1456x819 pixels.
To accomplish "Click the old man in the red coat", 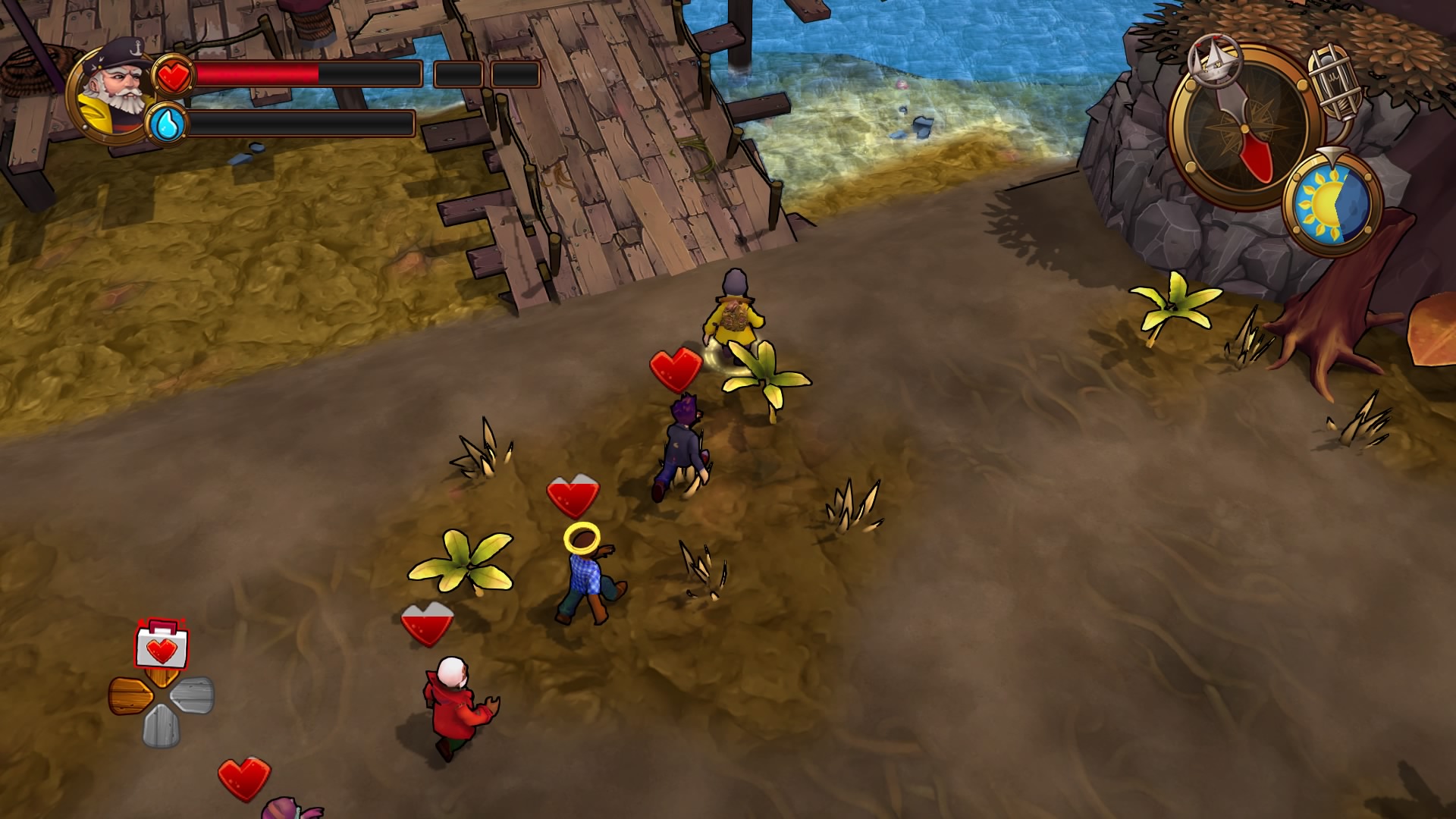I will click(452, 709).
